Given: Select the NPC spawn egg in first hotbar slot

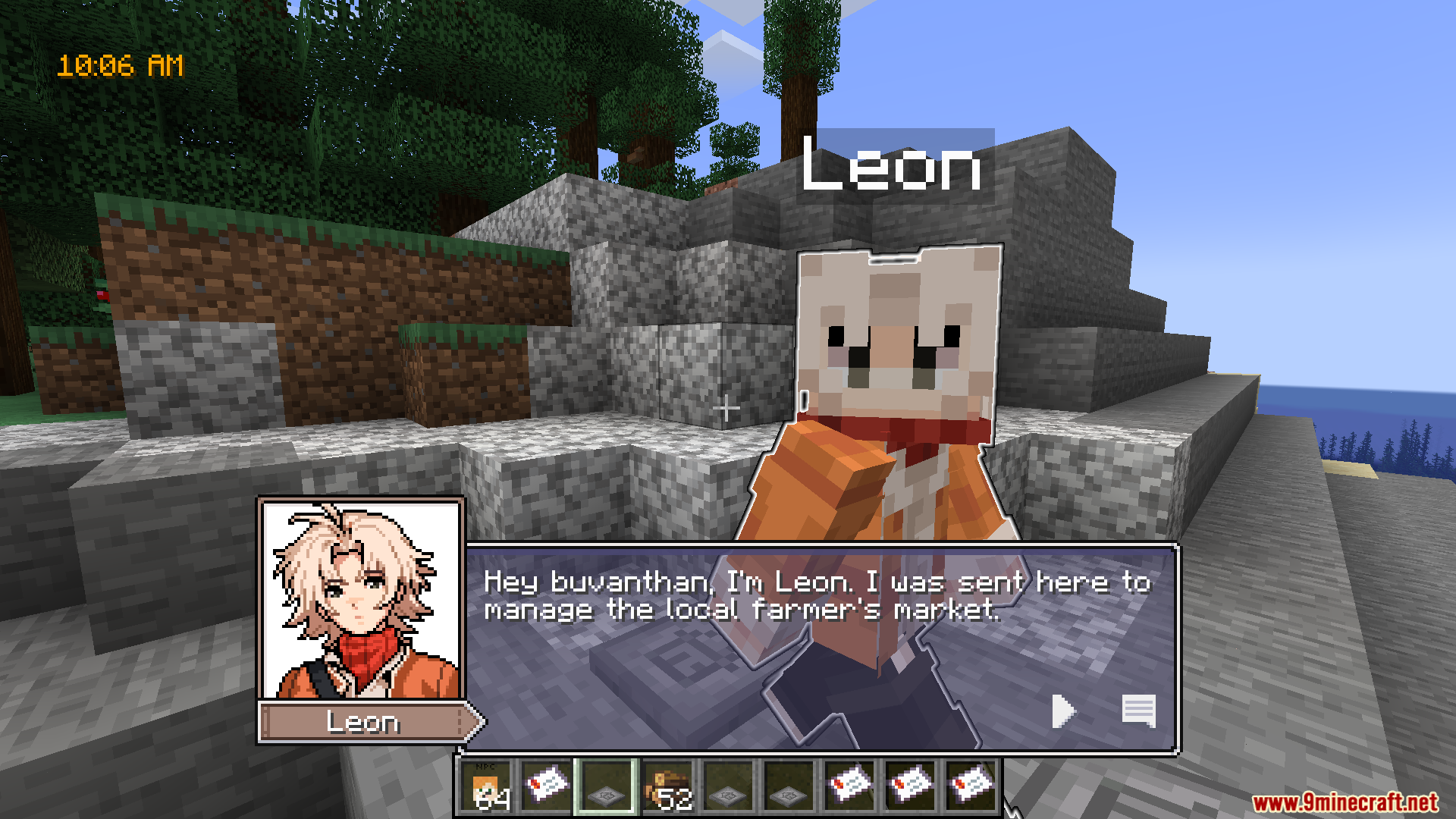Looking at the screenshot, I should click(486, 787).
